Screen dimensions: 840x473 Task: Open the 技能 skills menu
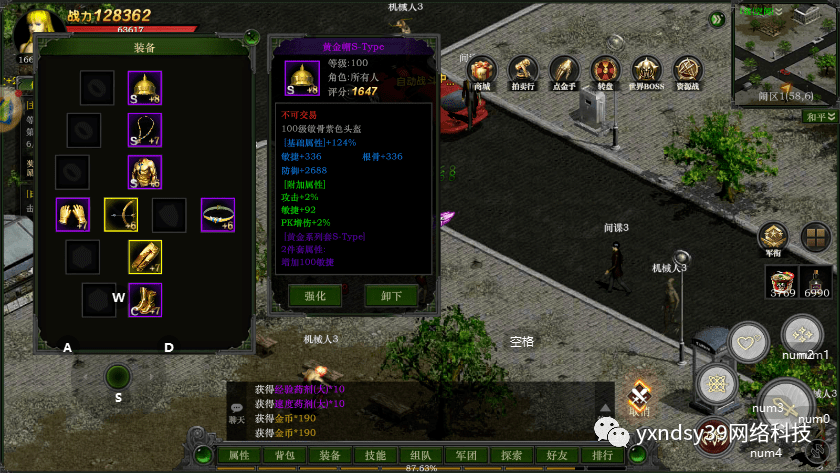point(375,455)
